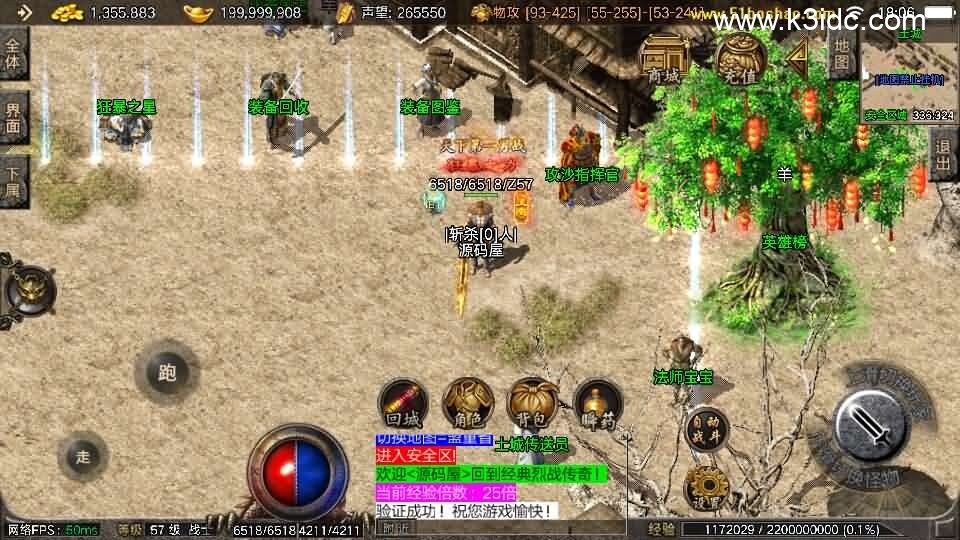
Task: Collapse the top menu with the gold arrow
Action: tap(798, 60)
